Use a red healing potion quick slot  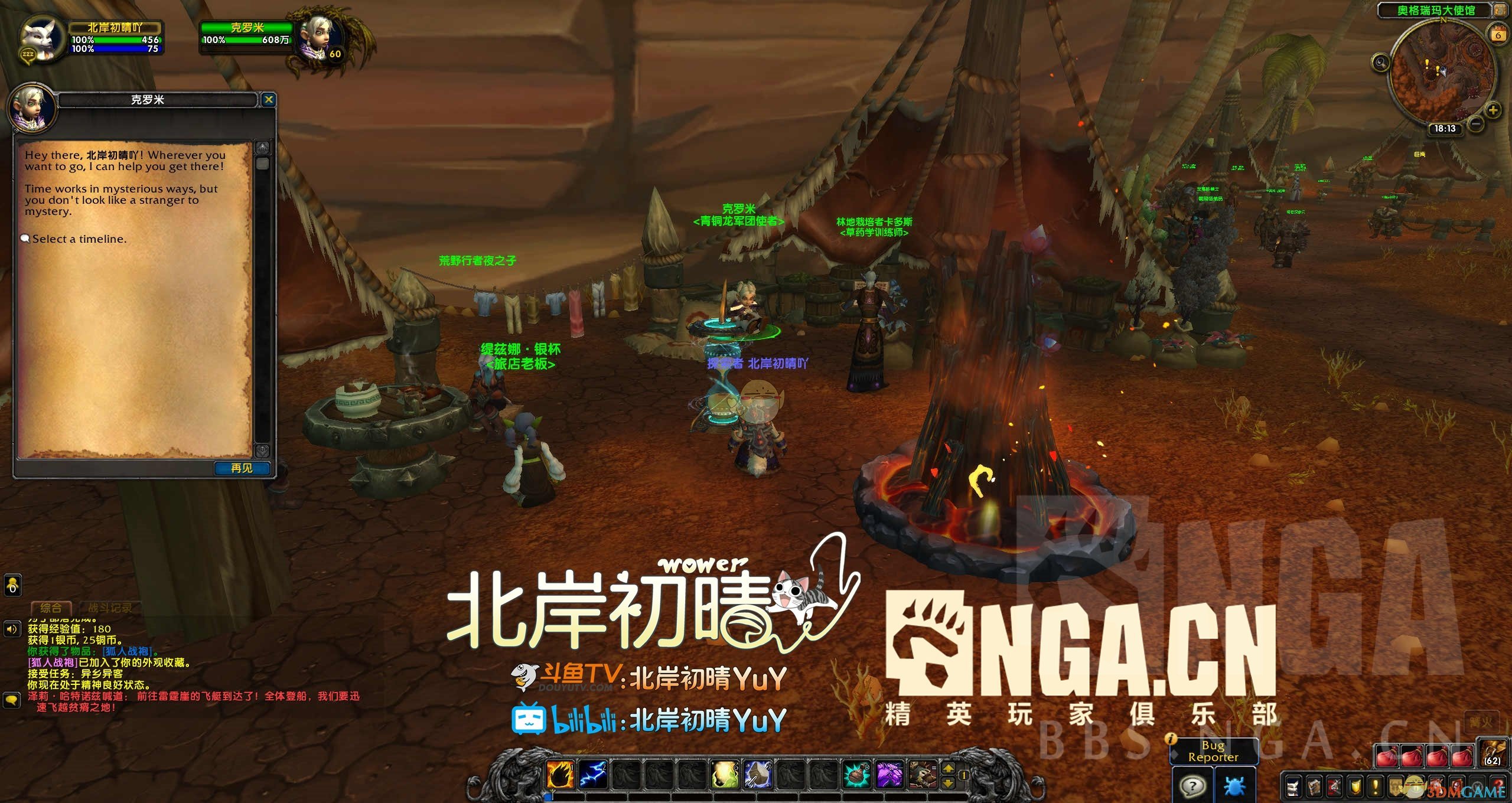[1387, 756]
